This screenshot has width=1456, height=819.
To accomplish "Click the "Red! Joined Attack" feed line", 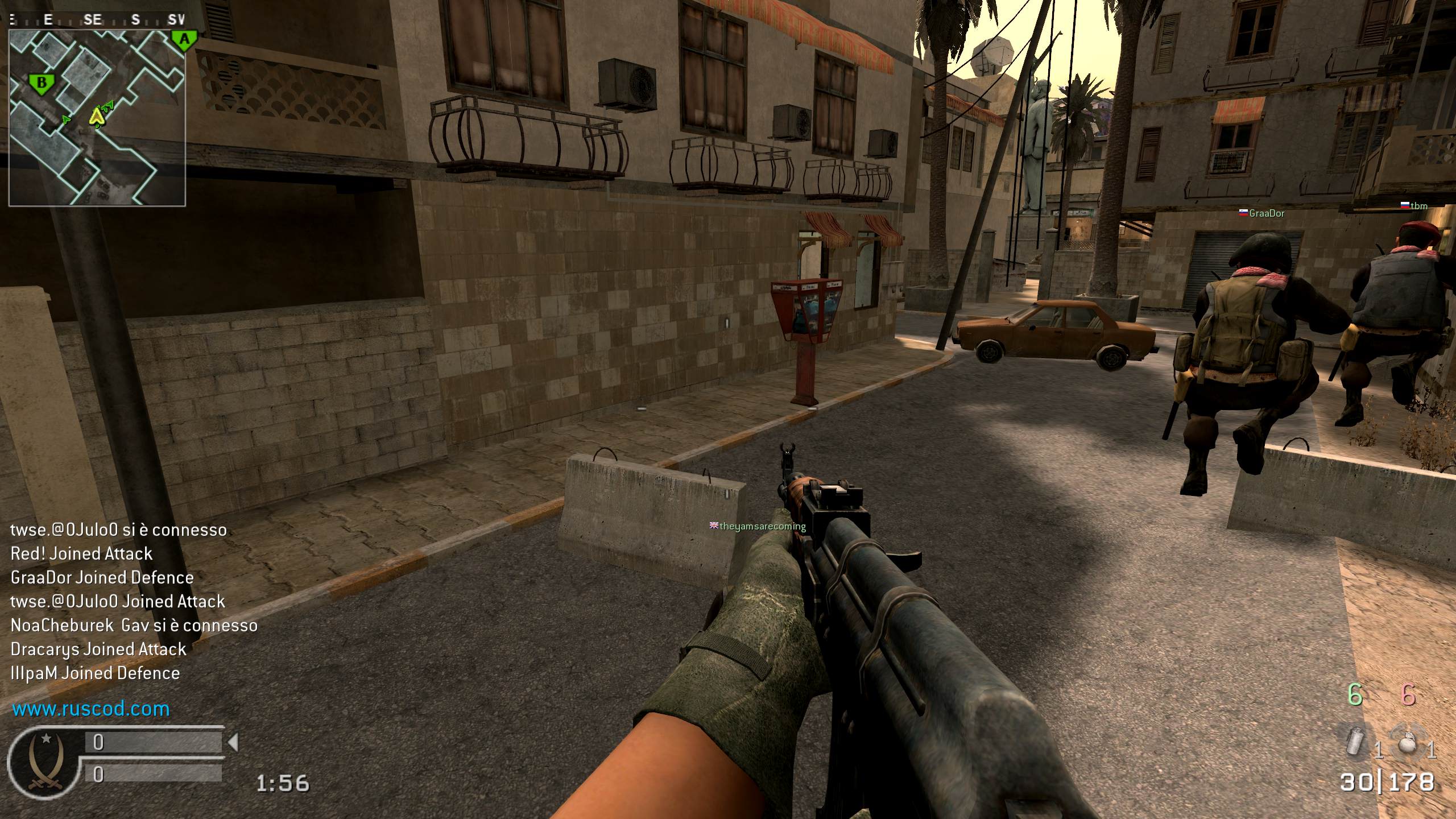I will pos(81,554).
